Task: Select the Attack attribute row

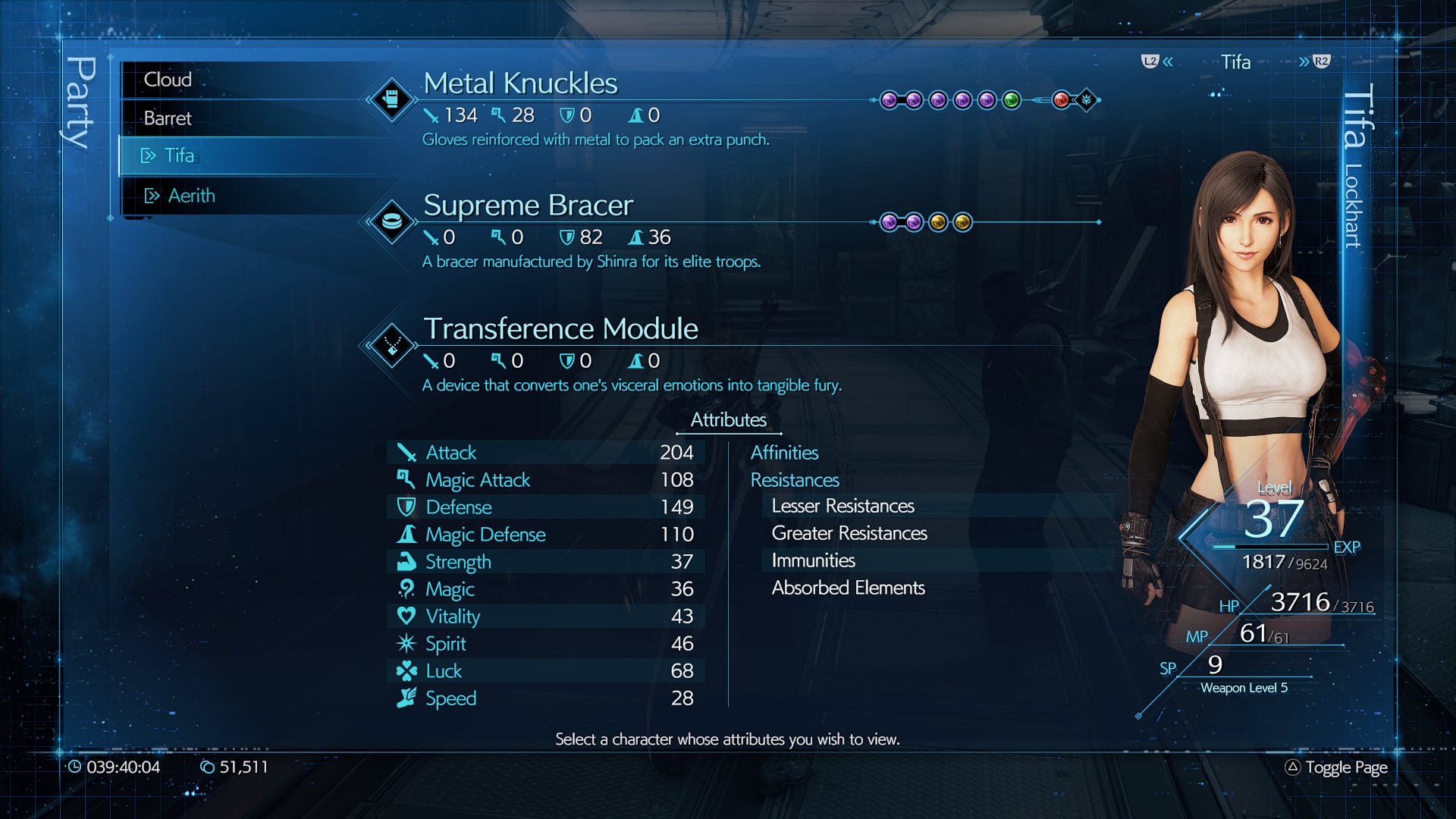Action: 546,453
